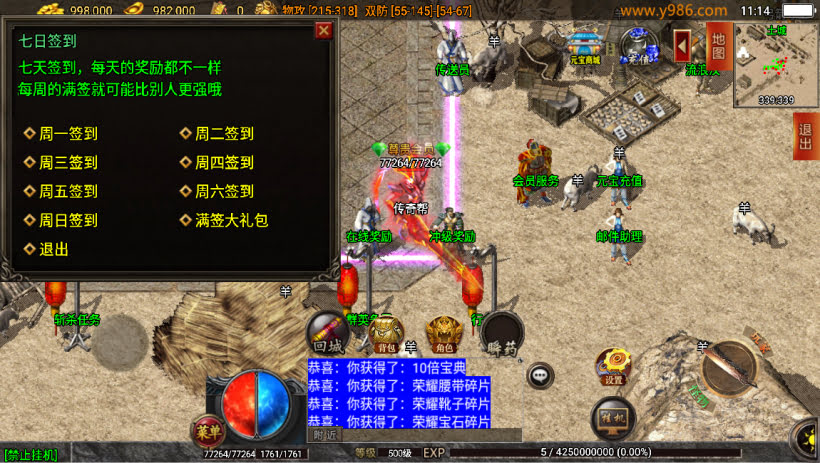The height and width of the screenshot is (463, 820).
Task: Select 周一签到 Monday check-in
Action: 67,134
